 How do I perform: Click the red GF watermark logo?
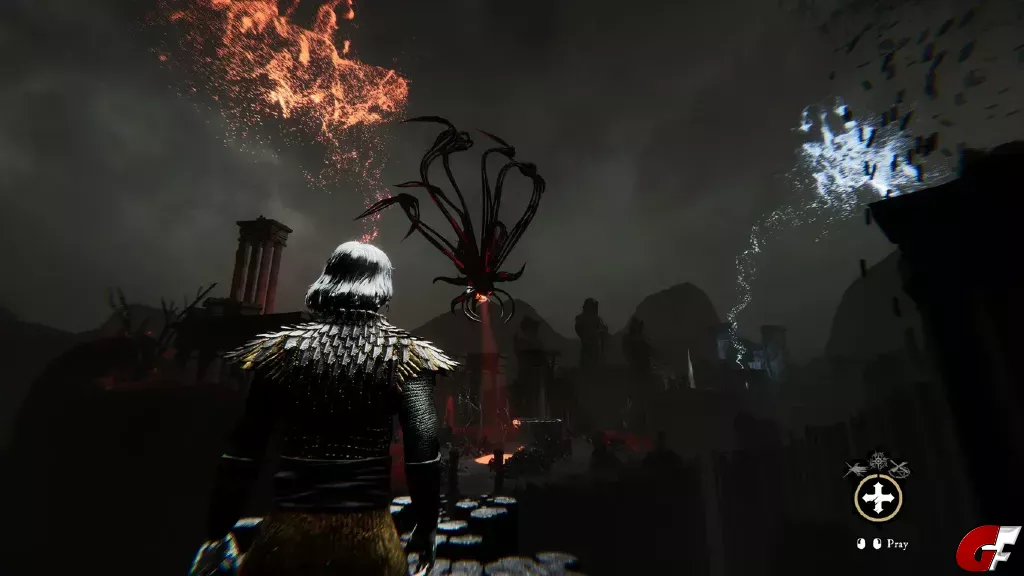(988, 548)
